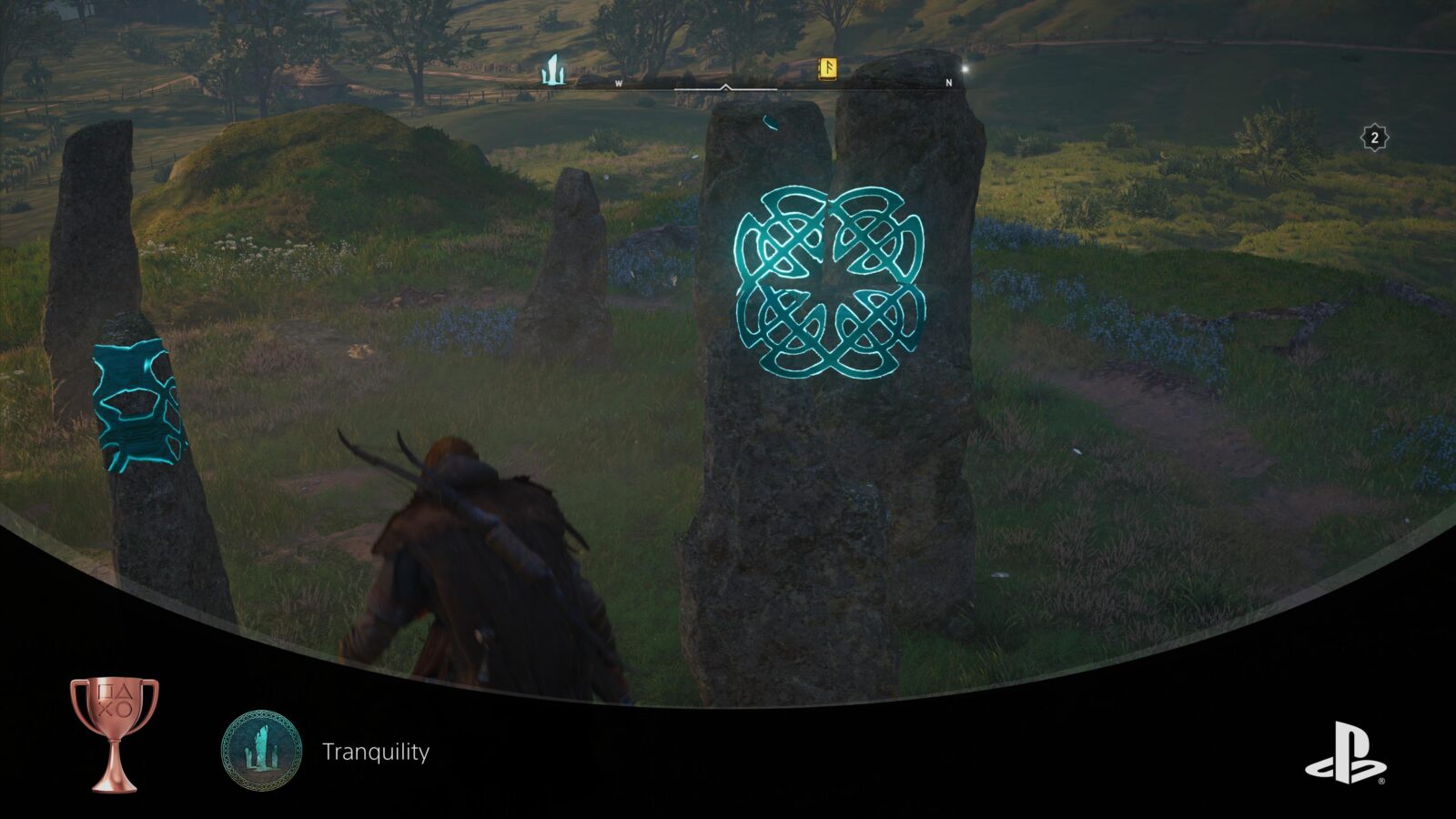Expand the W direction marker on the compass
Screen dimensions: 1456x819
point(619,81)
